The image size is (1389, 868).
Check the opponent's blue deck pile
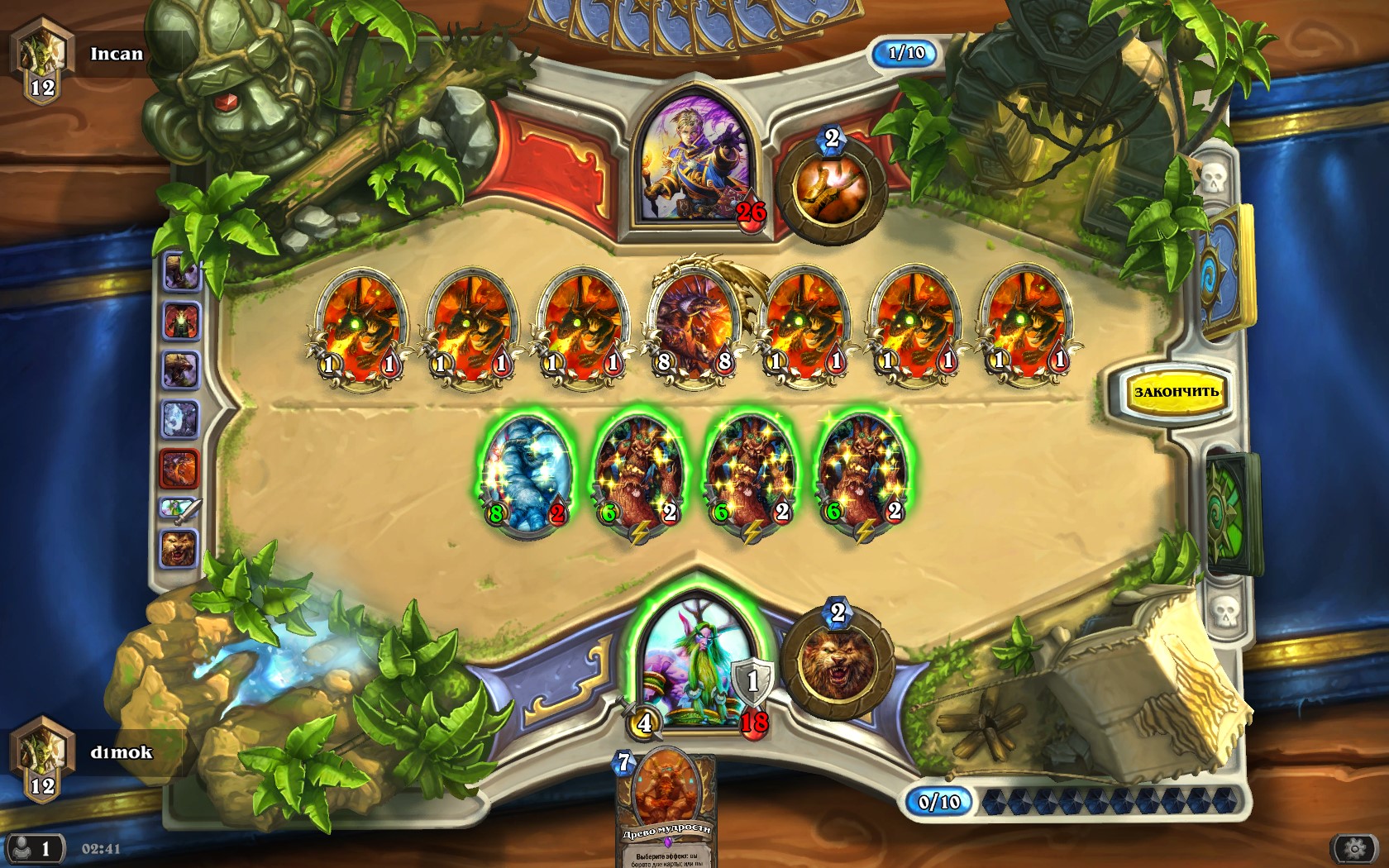tap(1224, 271)
